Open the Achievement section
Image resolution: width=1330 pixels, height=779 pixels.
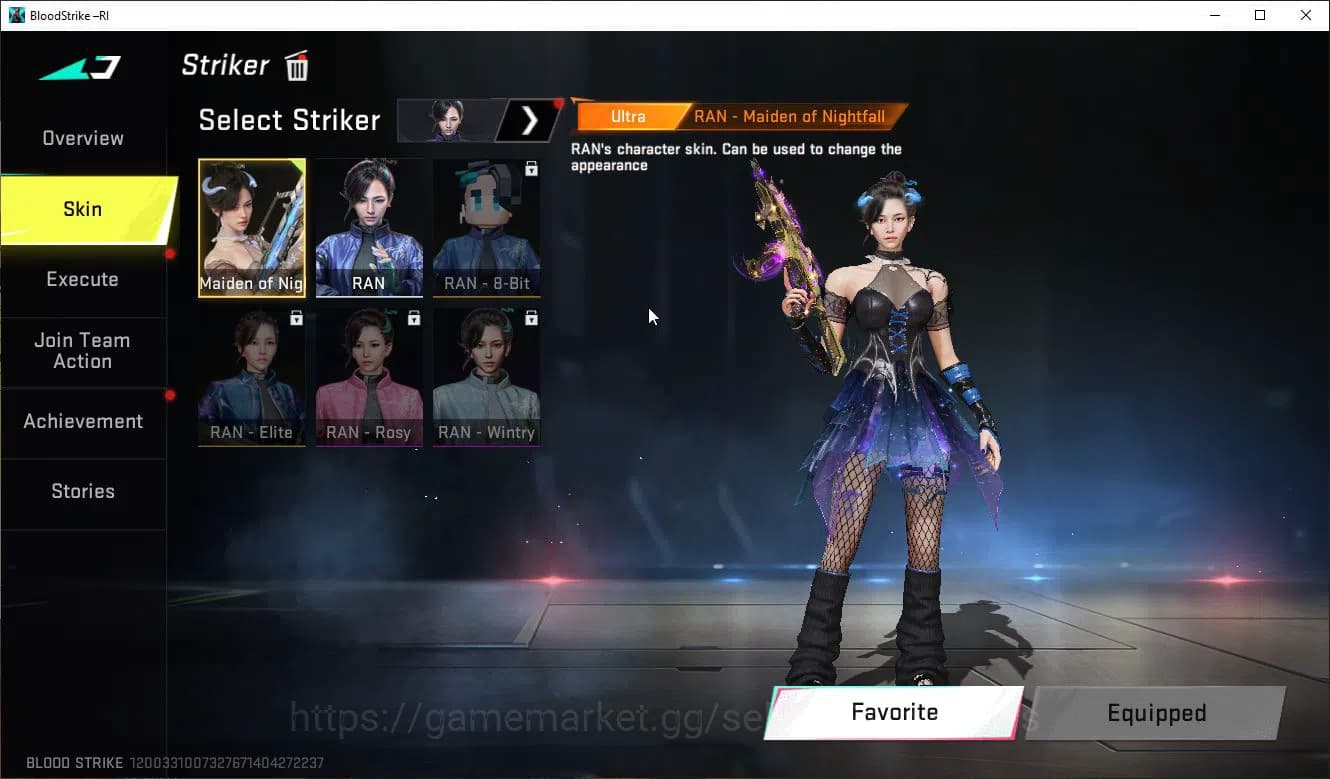[x=83, y=421]
